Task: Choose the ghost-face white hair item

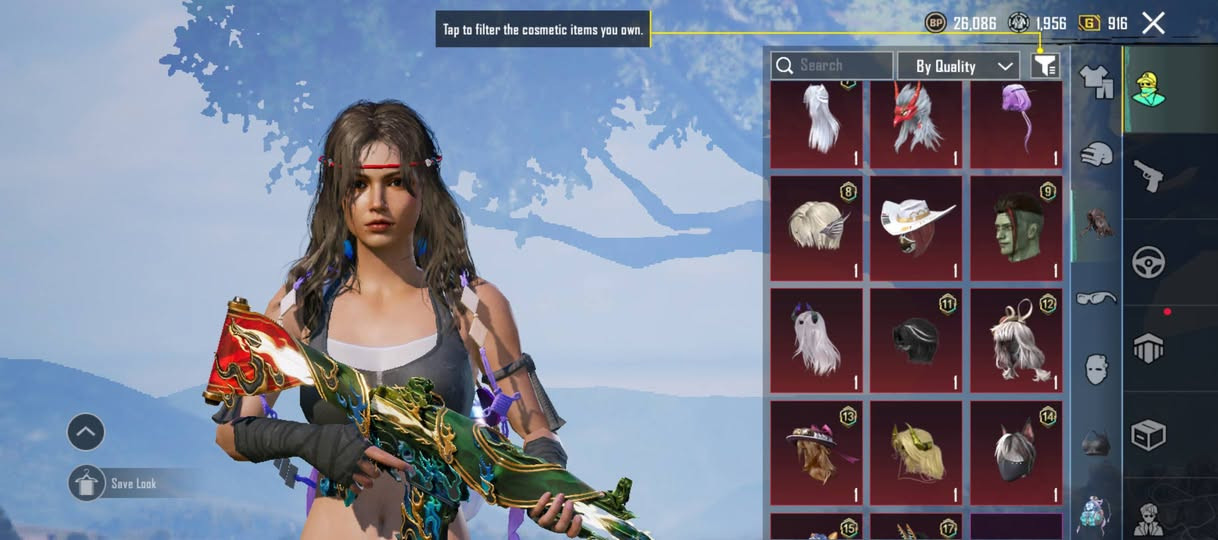Action: [816, 341]
